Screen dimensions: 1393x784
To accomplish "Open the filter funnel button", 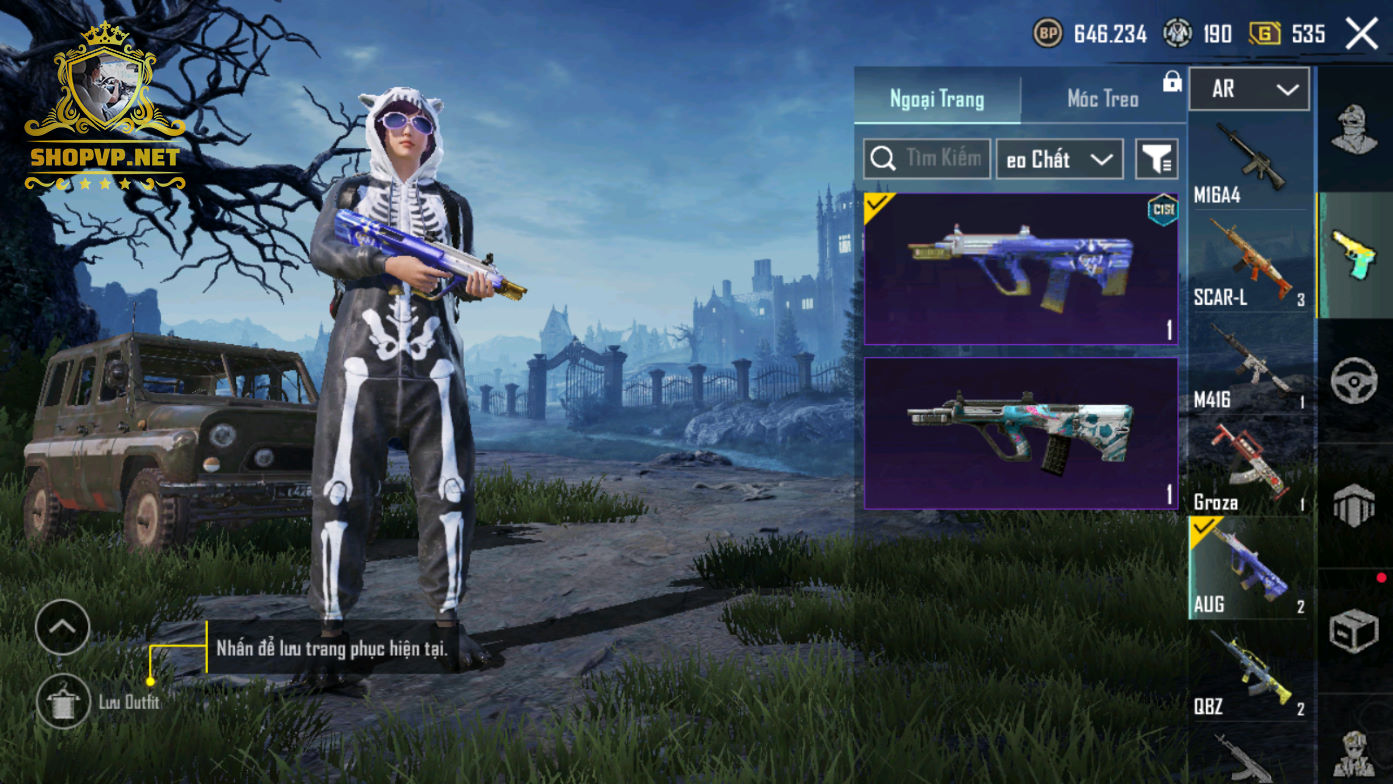I will [x=1157, y=159].
